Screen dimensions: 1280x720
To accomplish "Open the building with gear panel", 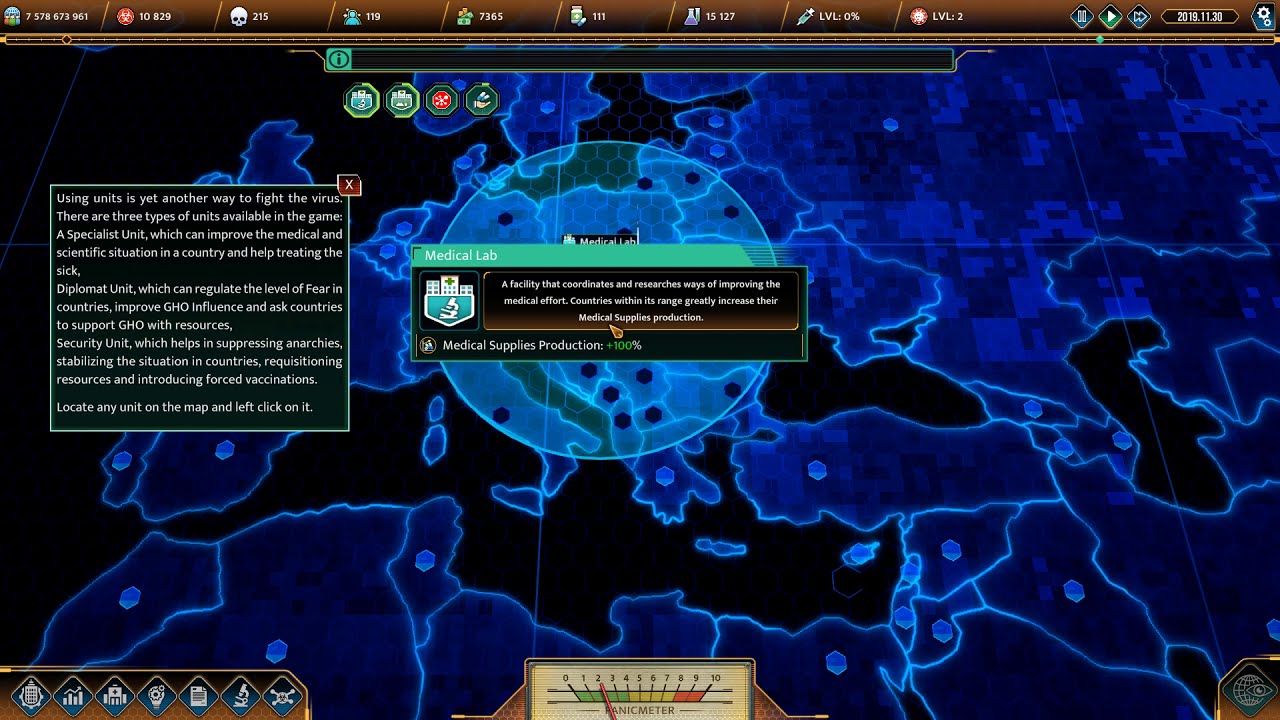I will (x=30, y=695).
